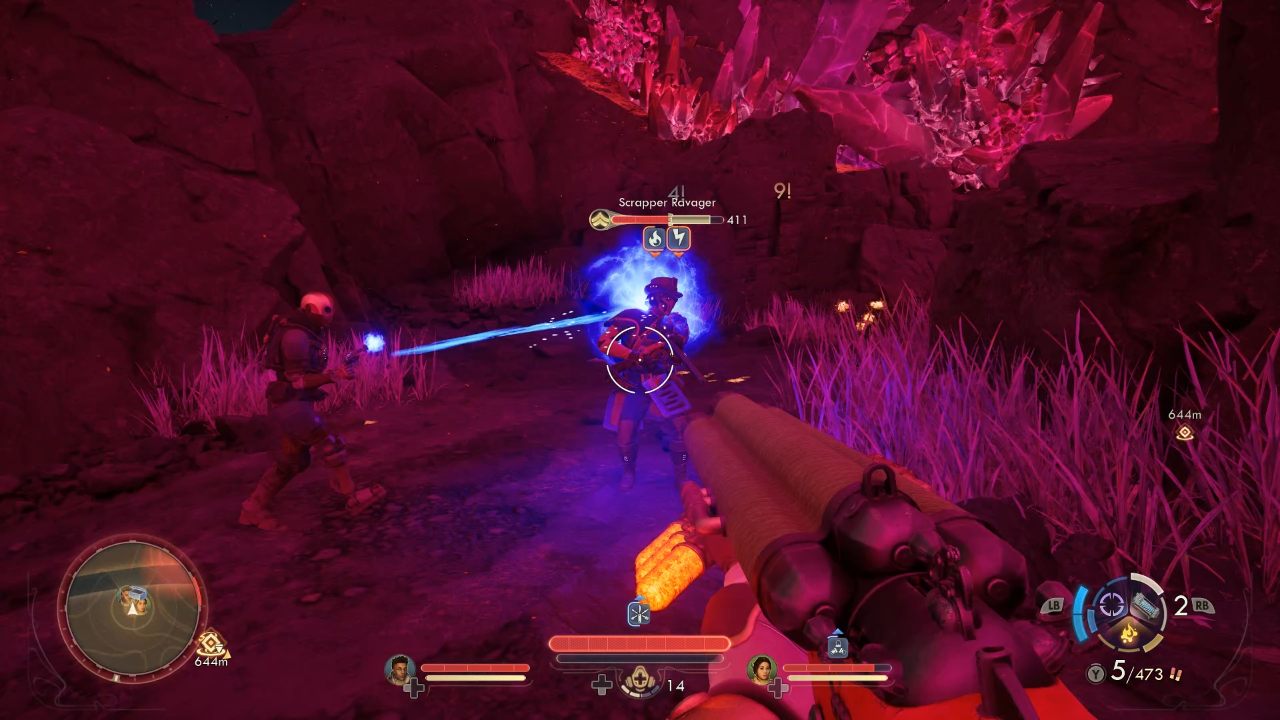Click the burning status icon under enemy name
Viewport: 1280px width, 720px height.
(x=654, y=238)
